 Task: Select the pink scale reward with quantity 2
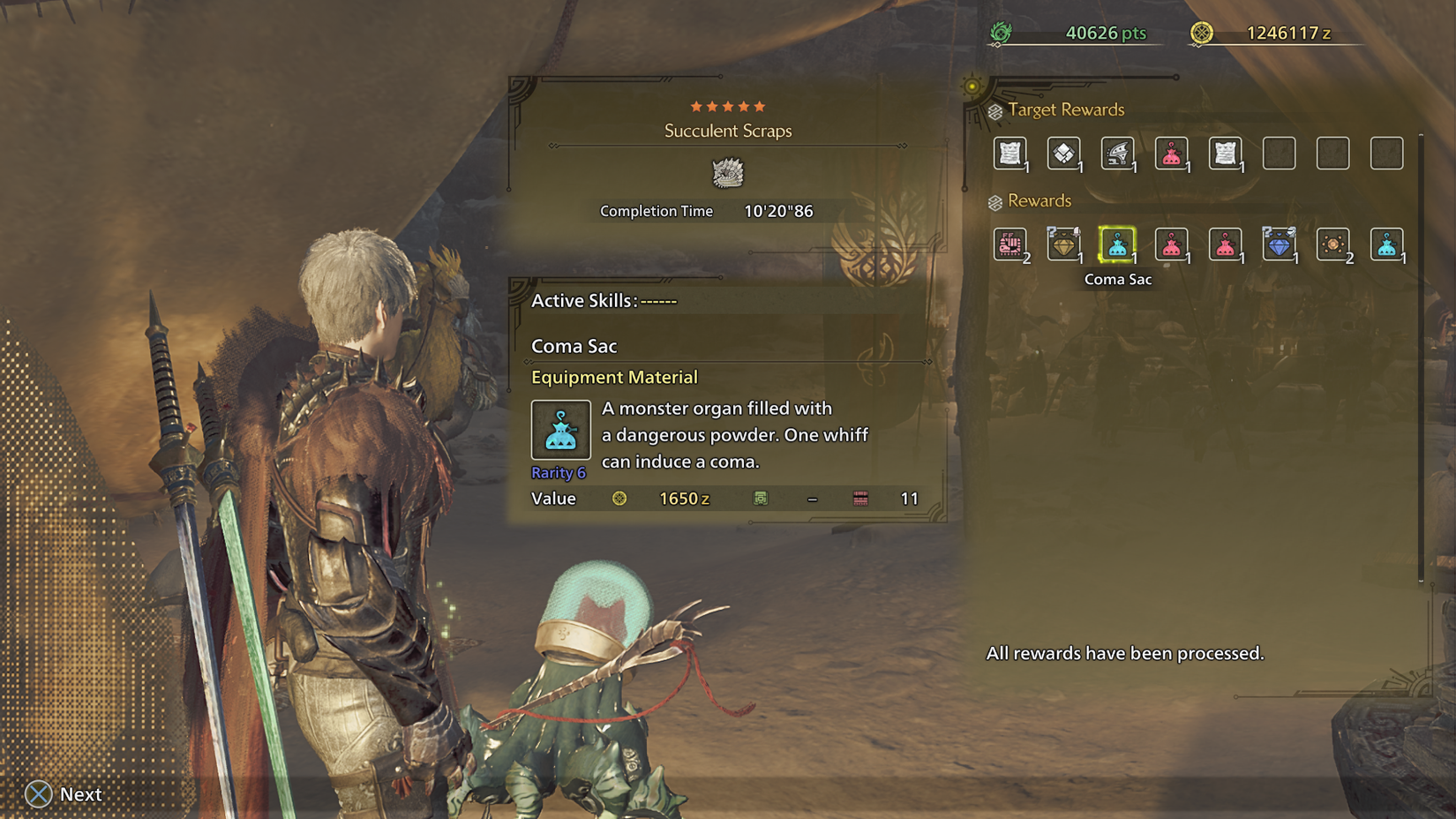pos(1011,245)
